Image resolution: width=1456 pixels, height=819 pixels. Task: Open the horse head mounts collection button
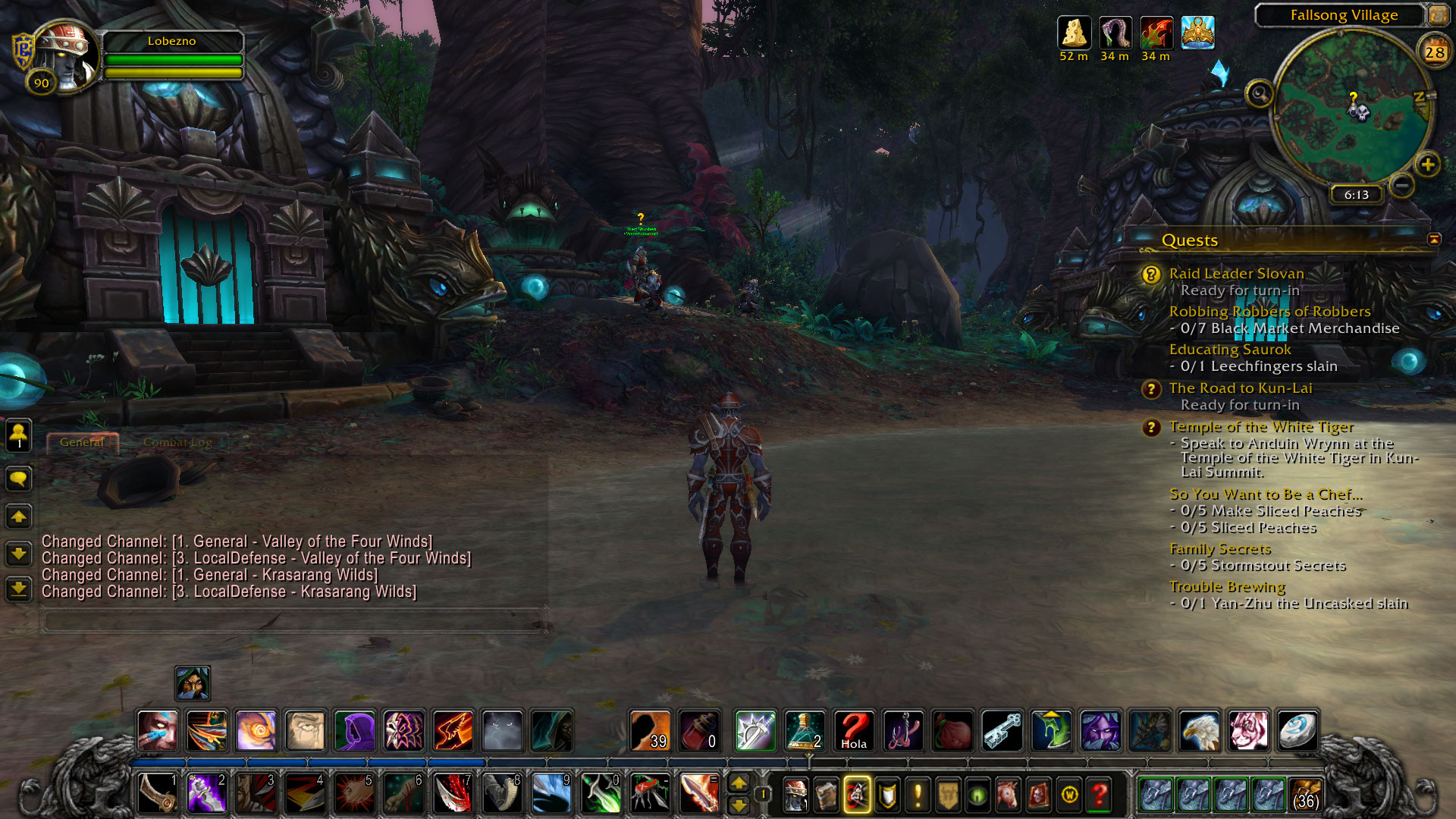click(x=1008, y=795)
